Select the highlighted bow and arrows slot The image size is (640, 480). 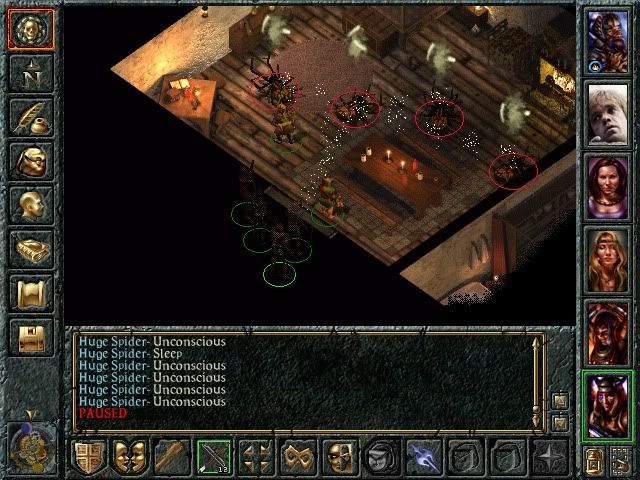[214, 456]
